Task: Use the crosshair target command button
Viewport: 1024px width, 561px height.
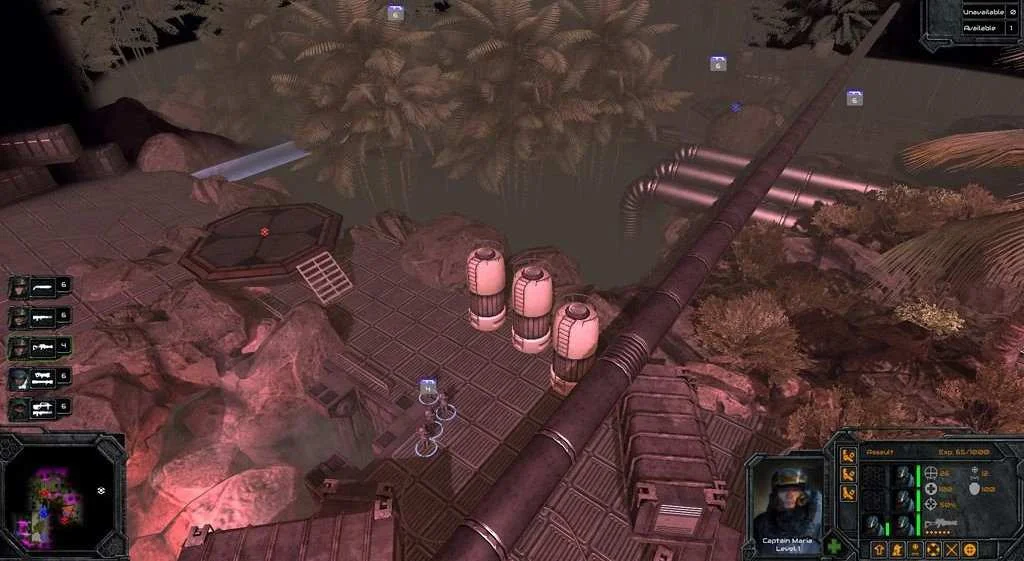Action: tap(969, 549)
